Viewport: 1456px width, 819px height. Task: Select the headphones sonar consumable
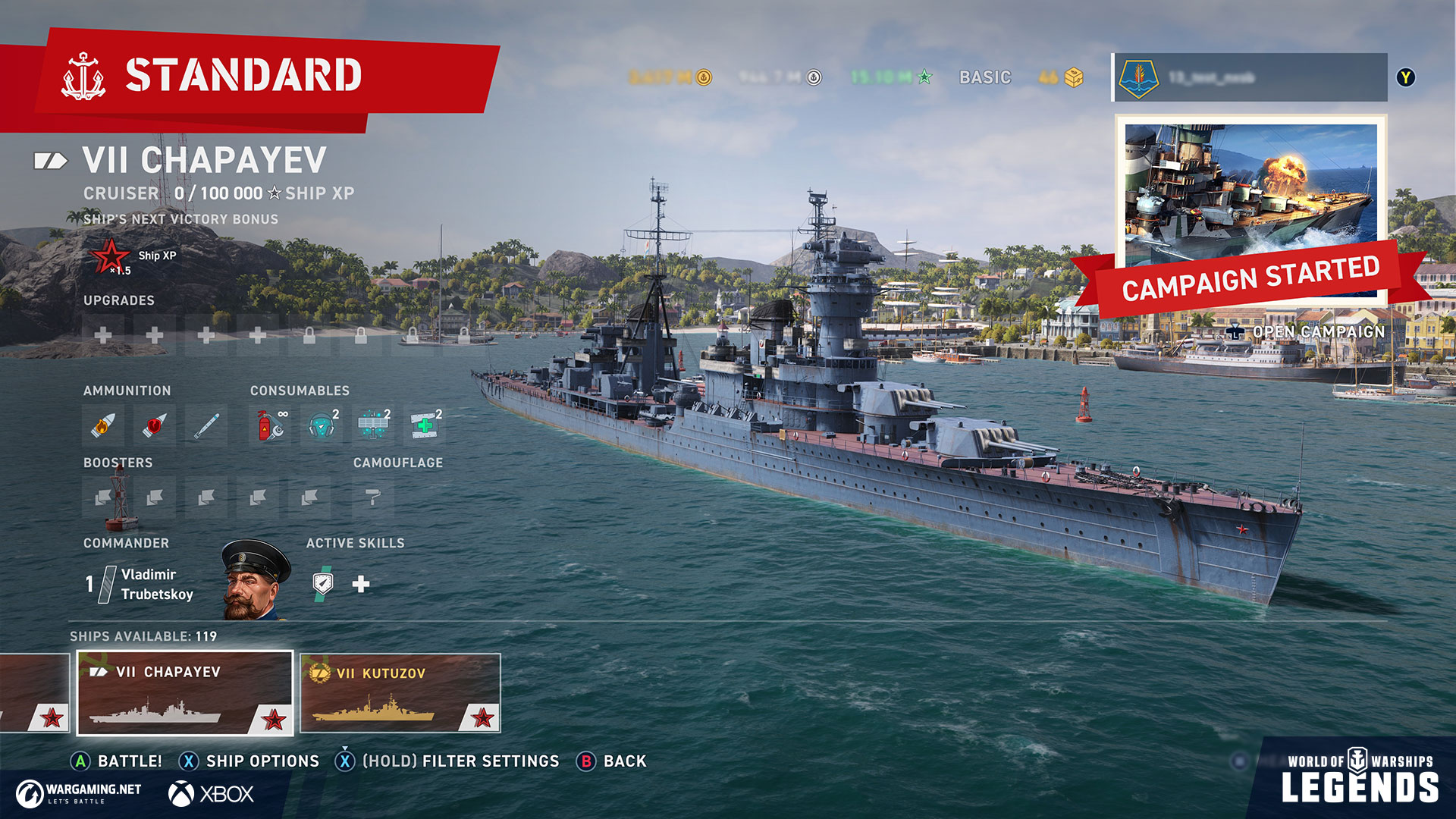click(x=322, y=425)
